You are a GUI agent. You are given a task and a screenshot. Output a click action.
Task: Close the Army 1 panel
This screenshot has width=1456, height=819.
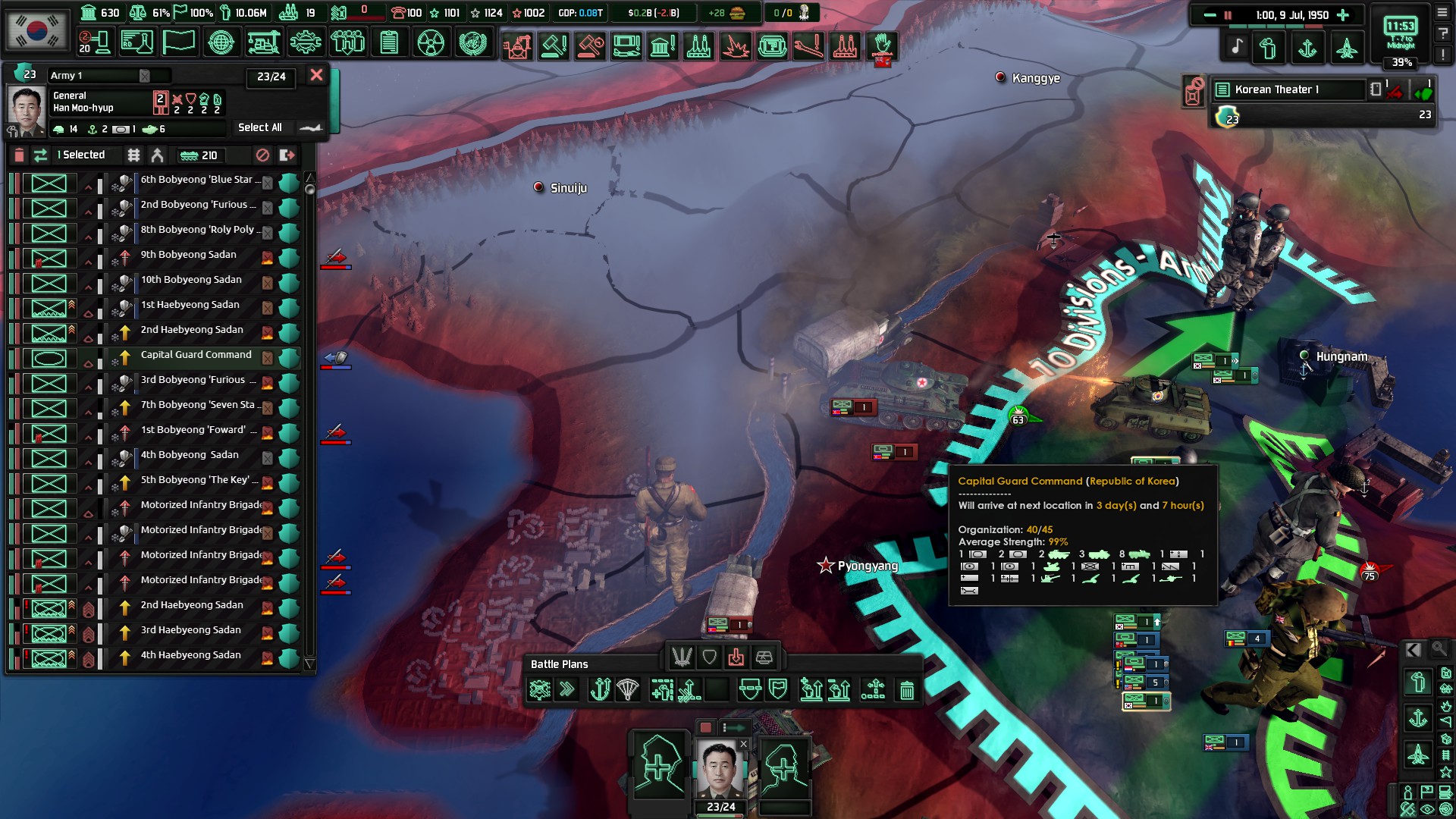click(x=316, y=75)
